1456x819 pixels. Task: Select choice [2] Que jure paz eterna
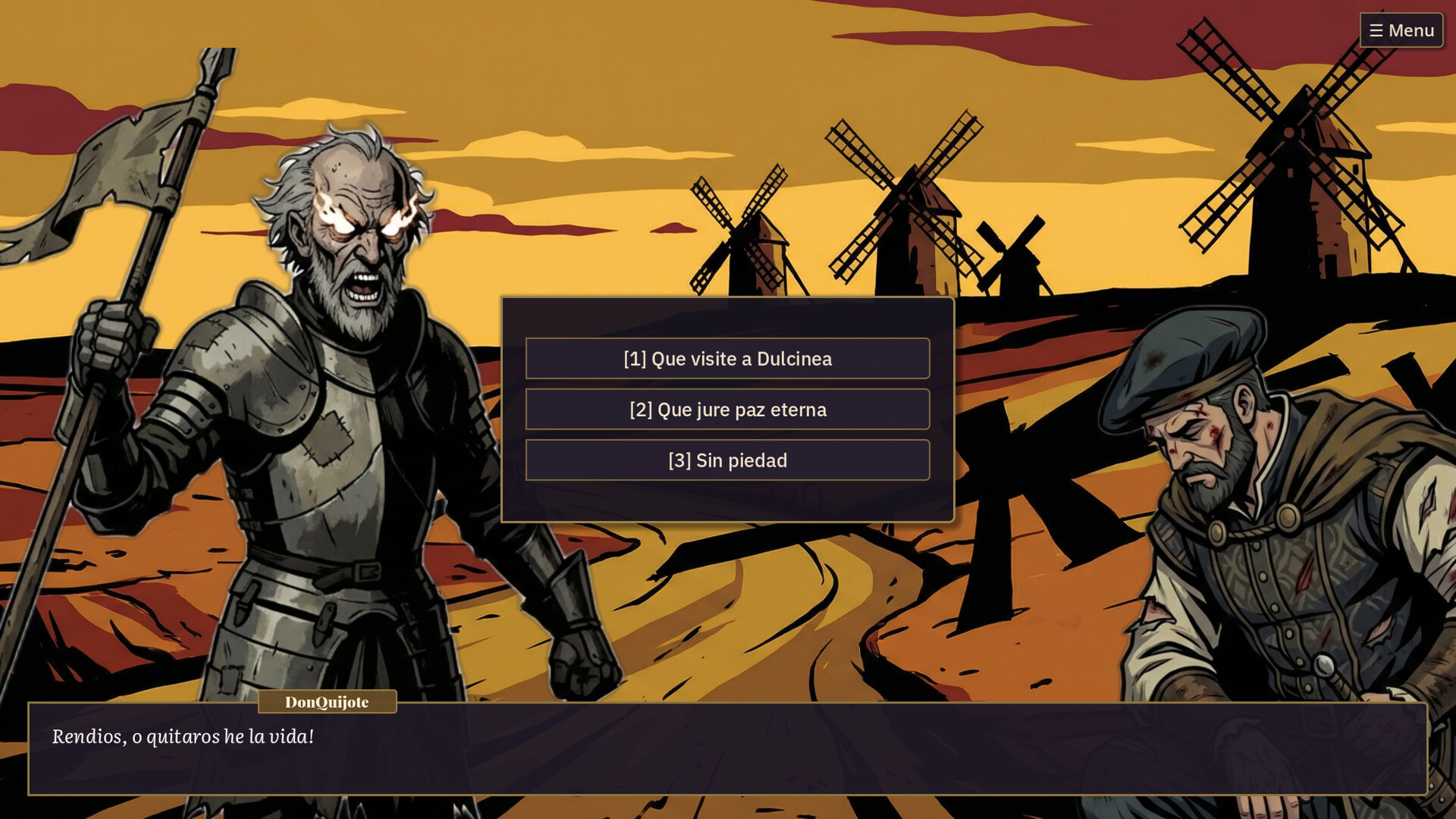pyautogui.click(x=726, y=409)
